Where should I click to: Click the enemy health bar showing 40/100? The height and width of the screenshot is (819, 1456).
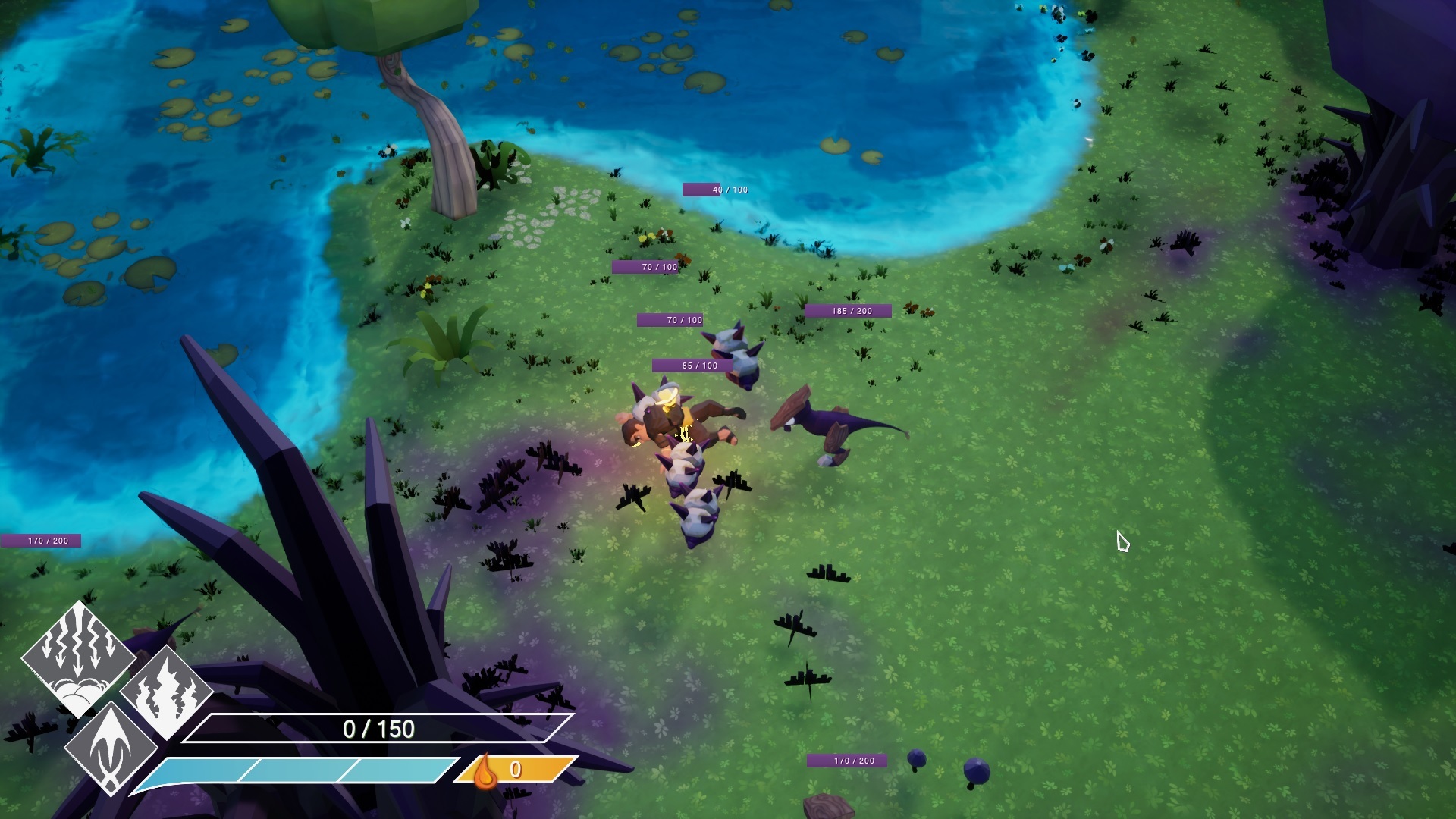pos(714,189)
